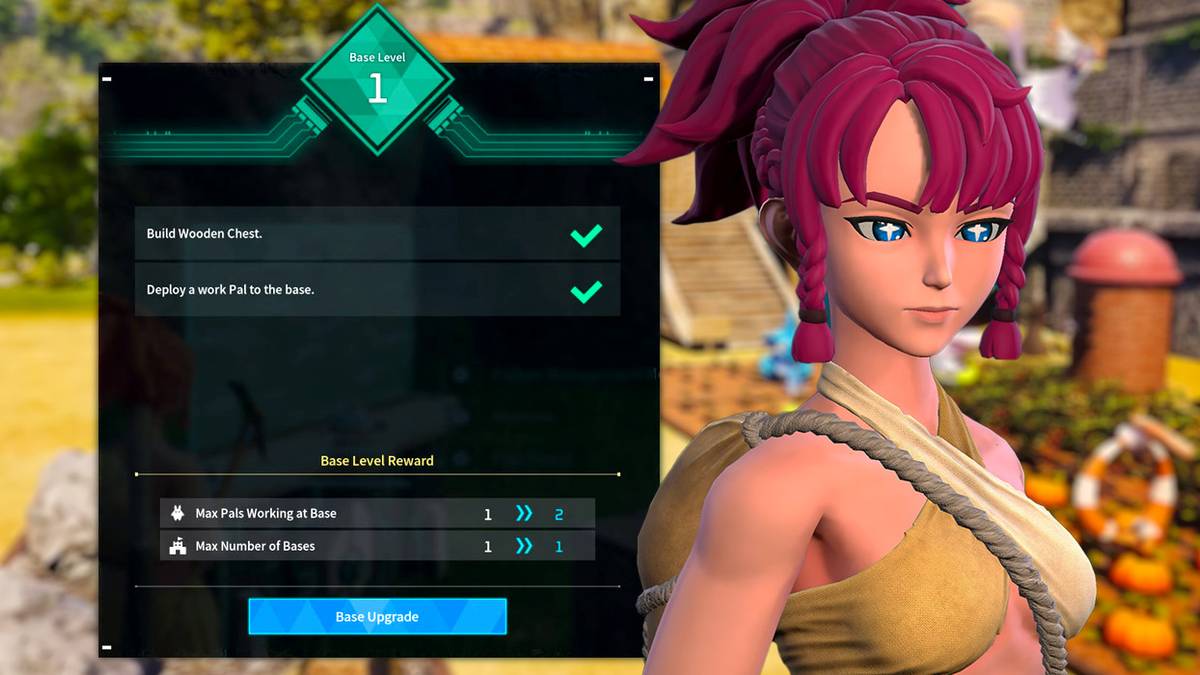Select the Deploy a work Pal objective

[x=377, y=290]
